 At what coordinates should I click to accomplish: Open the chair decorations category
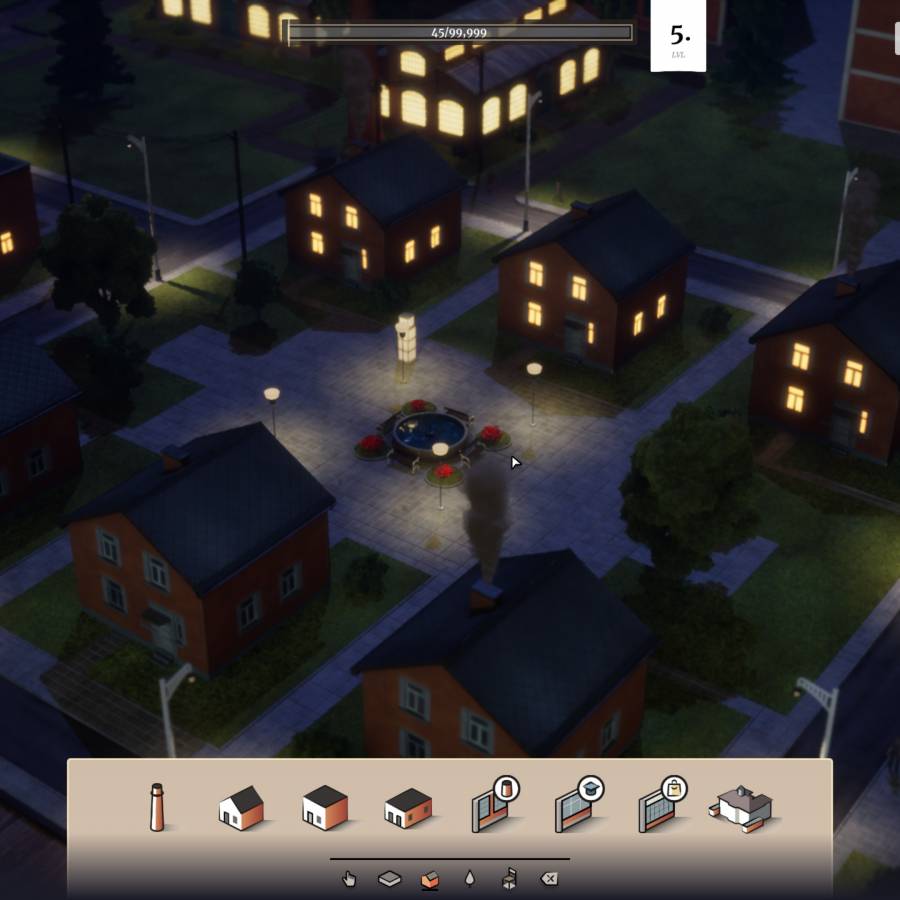click(x=509, y=879)
